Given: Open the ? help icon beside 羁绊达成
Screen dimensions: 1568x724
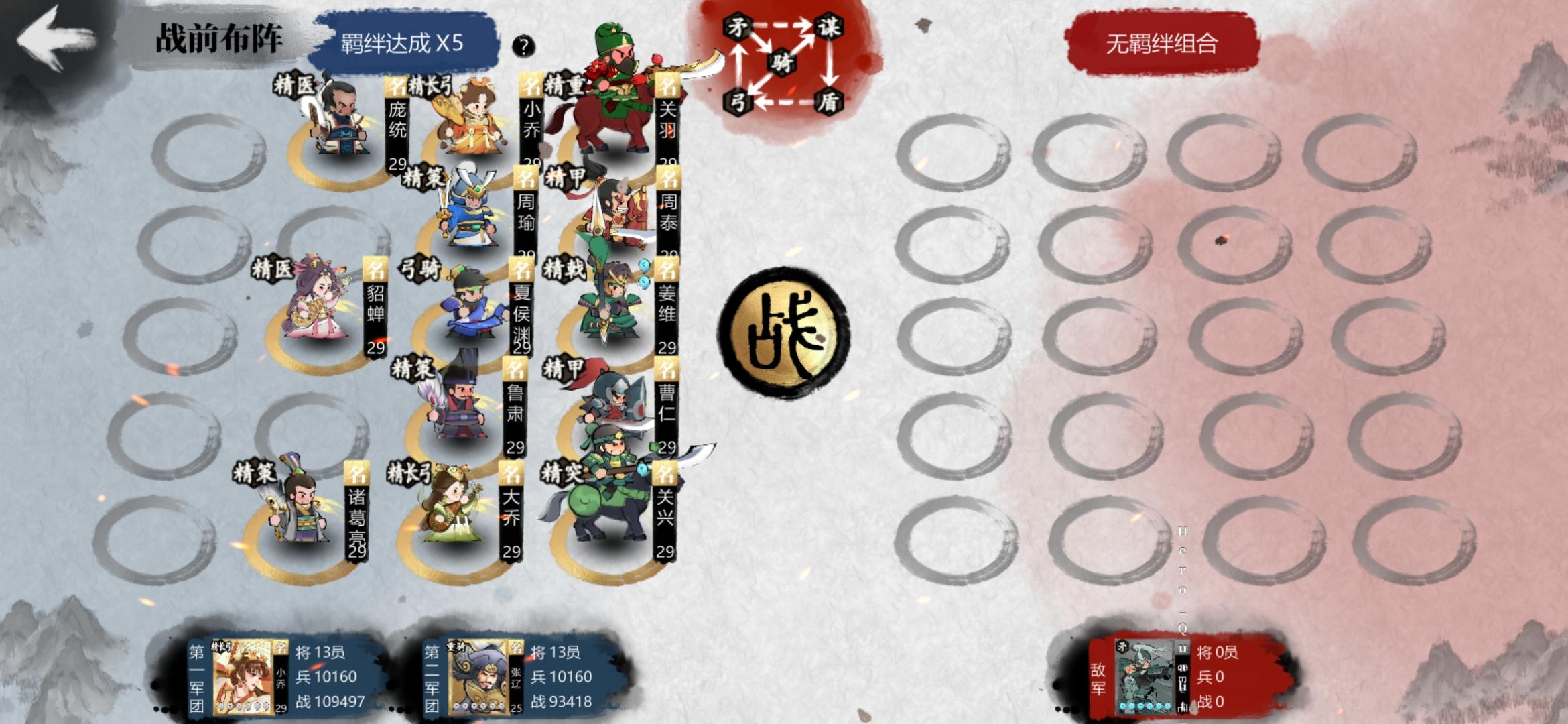Looking at the screenshot, I should pos(524,47).
